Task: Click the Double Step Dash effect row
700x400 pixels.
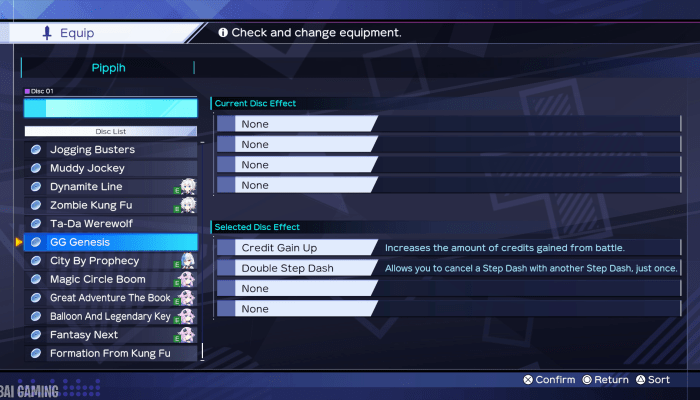Action: 297,268
